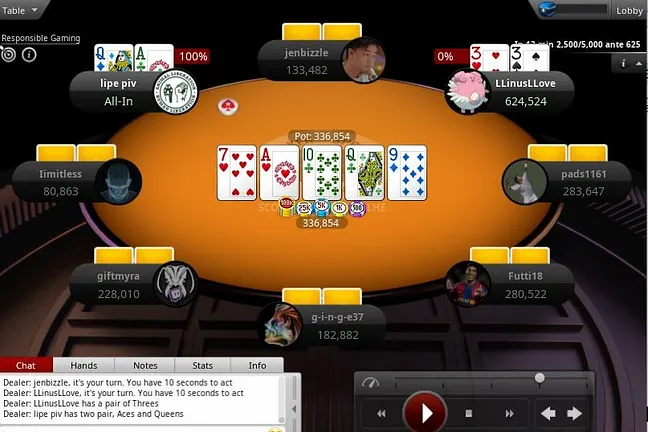Play the hand replay
648x432 pixels.
(426, 412)
